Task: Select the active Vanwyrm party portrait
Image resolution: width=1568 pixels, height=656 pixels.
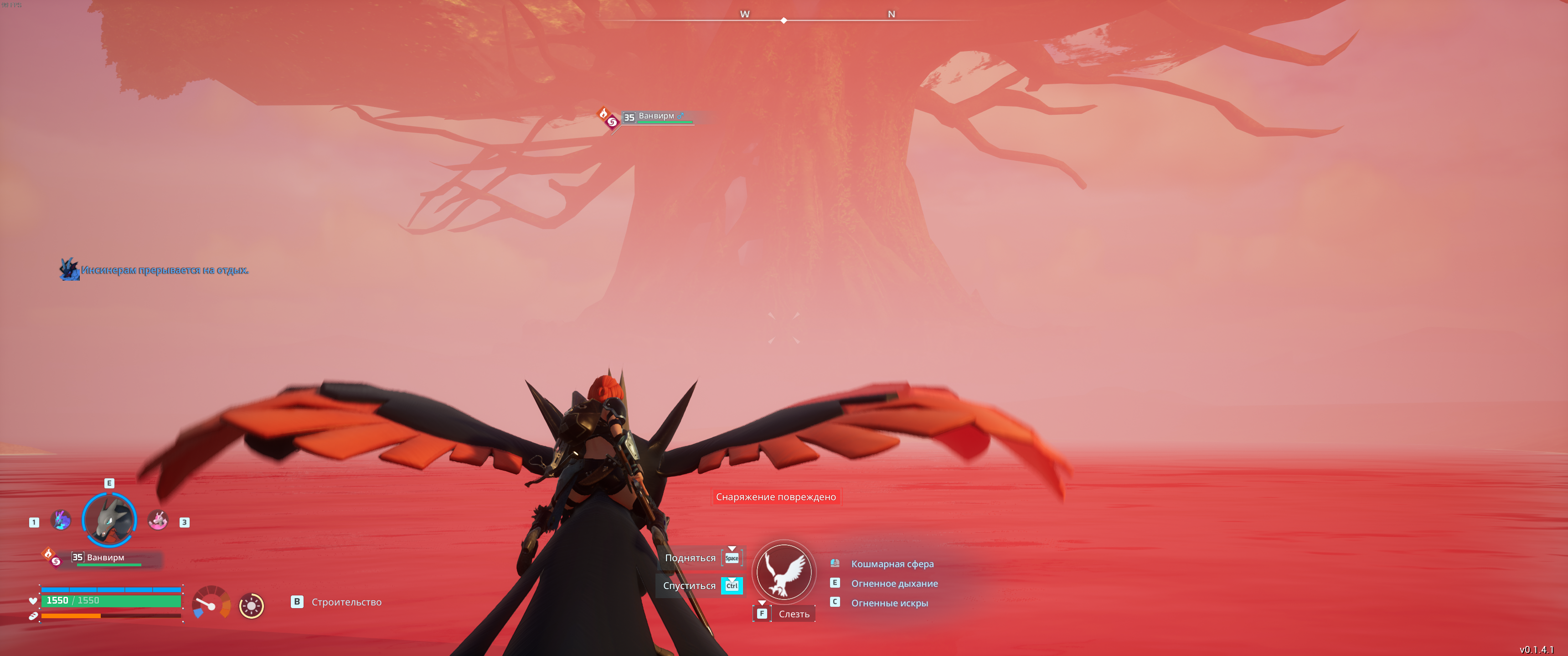Action: pos(109,520)
